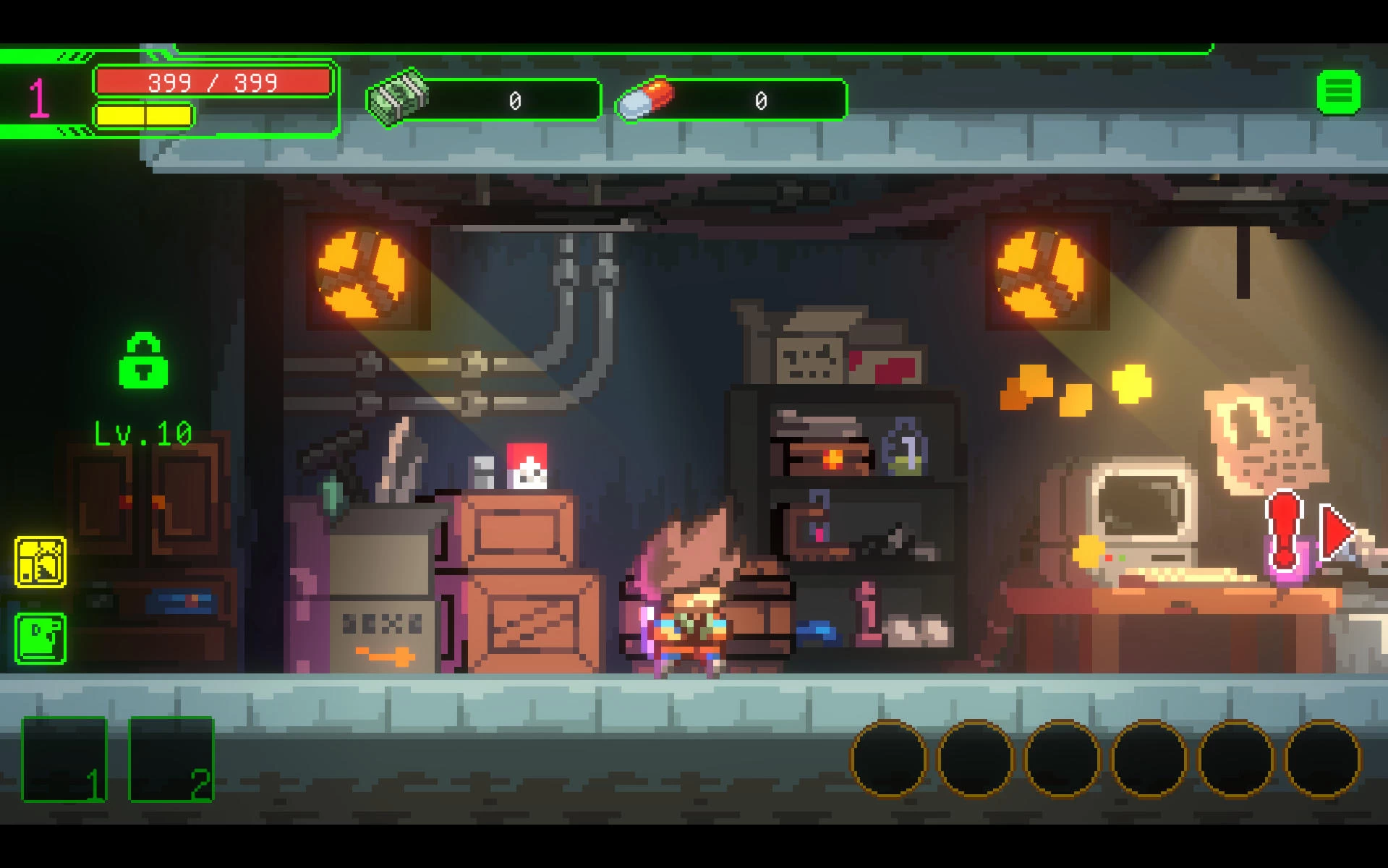The height and width of the screenshot is (868, 1388).
Task: Click the green Lv.10 padlock icon
Action: [143, 361]
